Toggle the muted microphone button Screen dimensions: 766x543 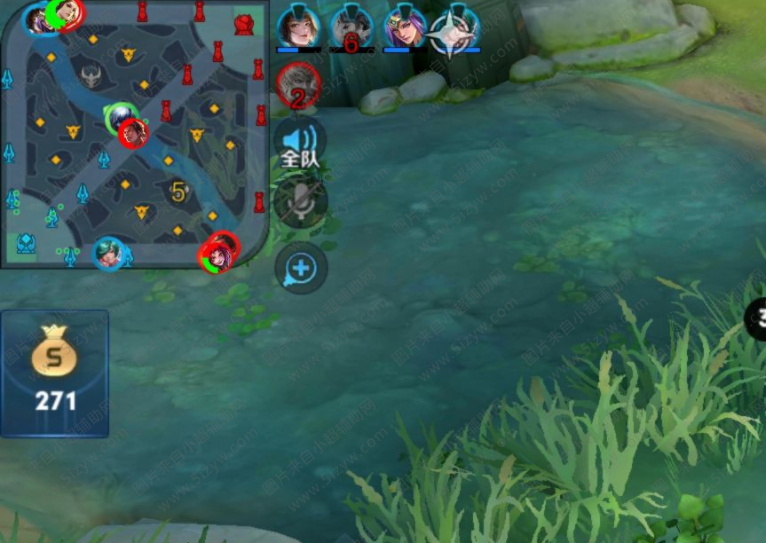(300, 203)
